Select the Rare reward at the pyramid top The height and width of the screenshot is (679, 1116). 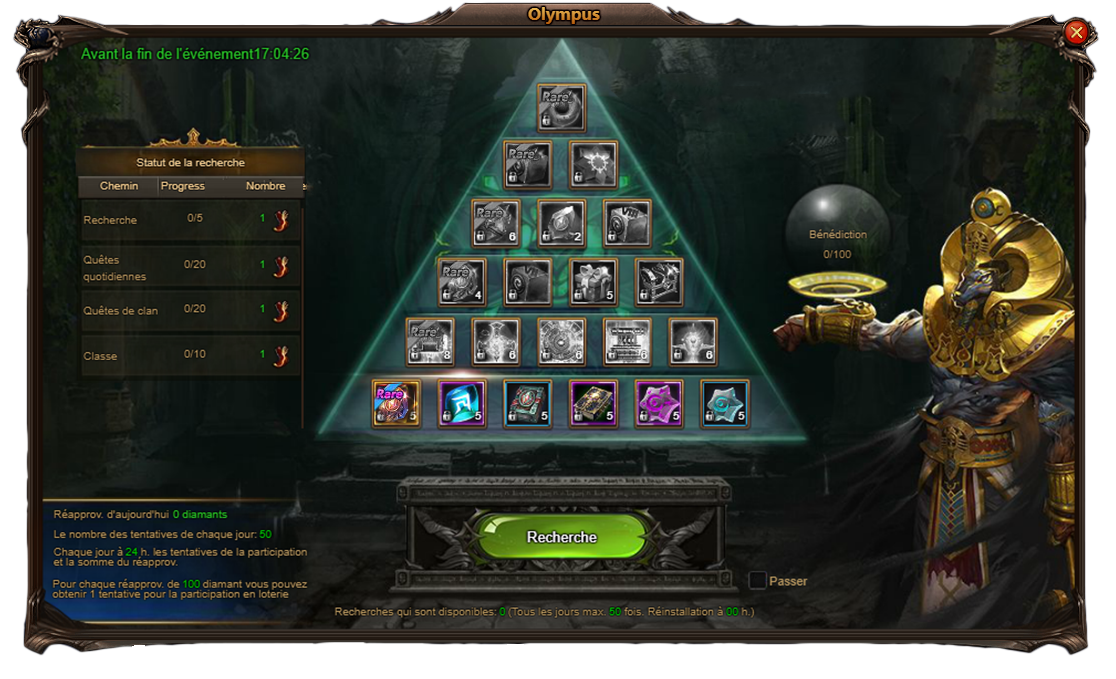pos(561,107)
